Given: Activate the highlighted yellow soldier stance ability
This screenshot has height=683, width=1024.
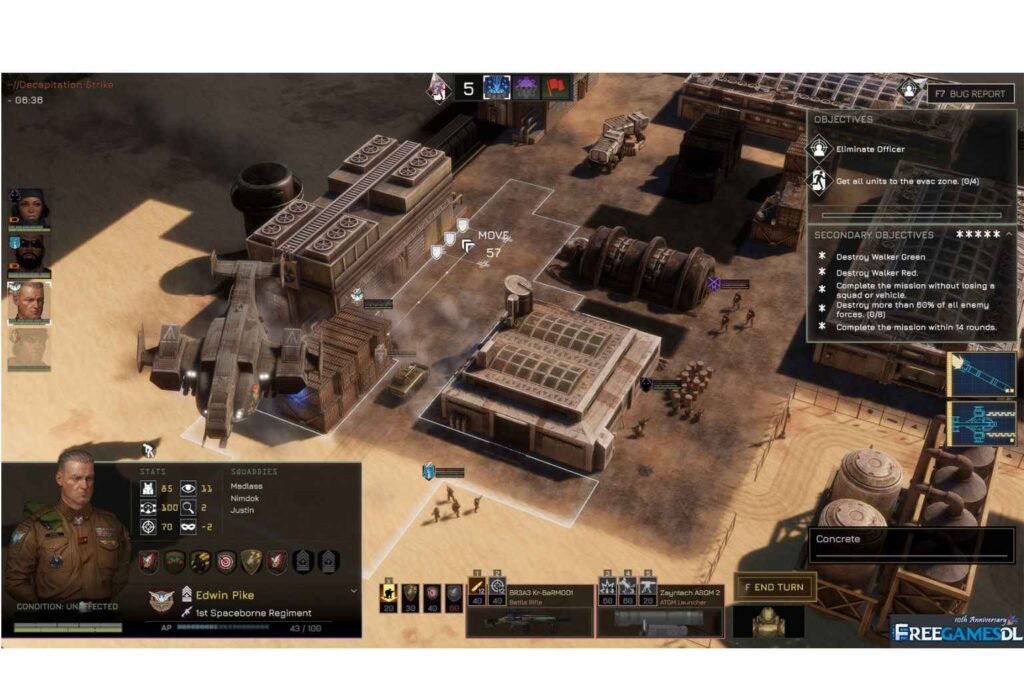Looking at the screenshot, I should pos(388,594).
